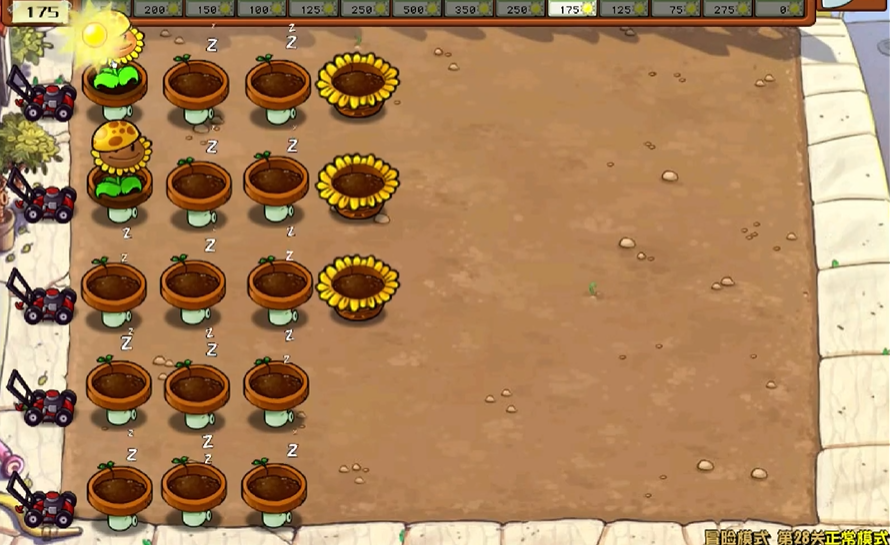Select the 75-sun seed packet

click(x=677, y=9)
